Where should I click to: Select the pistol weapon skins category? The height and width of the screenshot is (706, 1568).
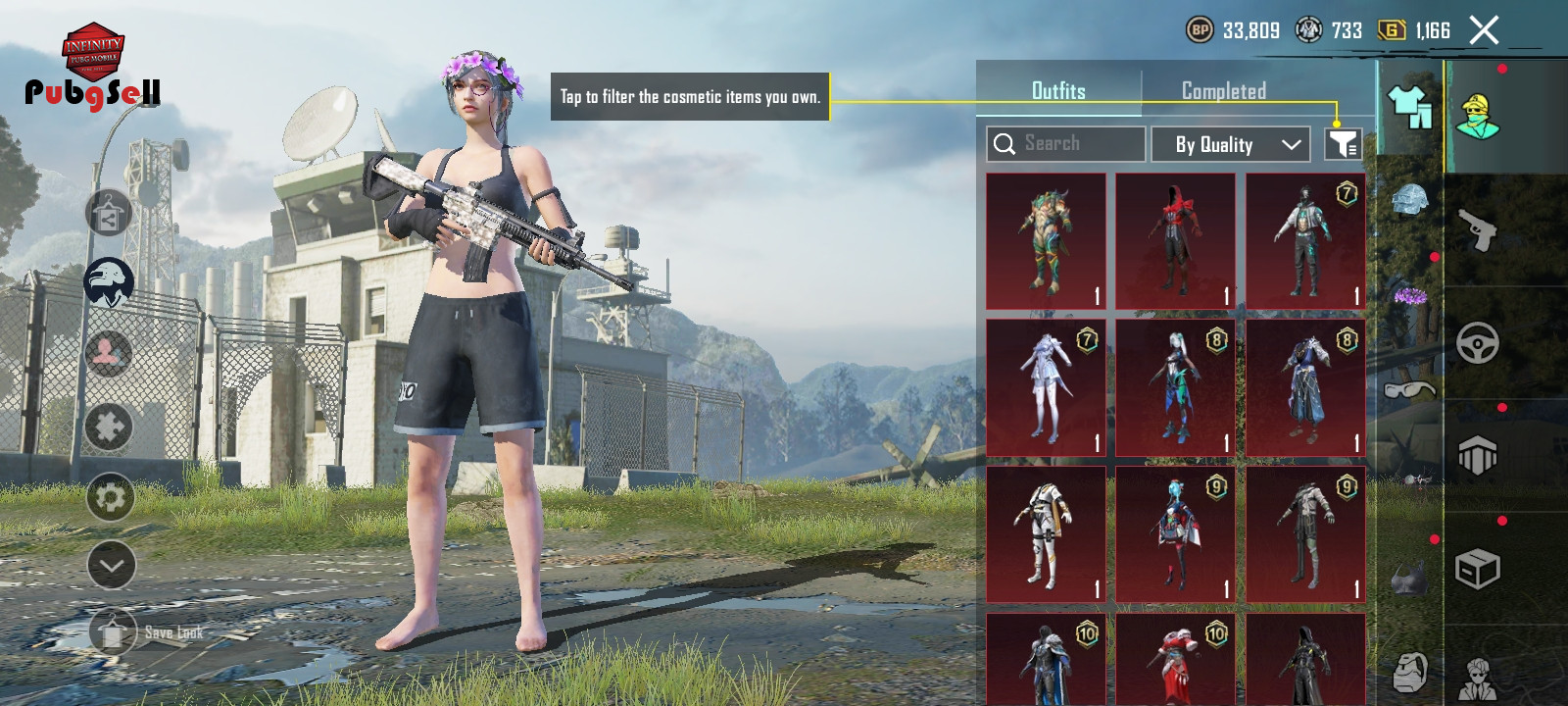(x=1478, y=230)
